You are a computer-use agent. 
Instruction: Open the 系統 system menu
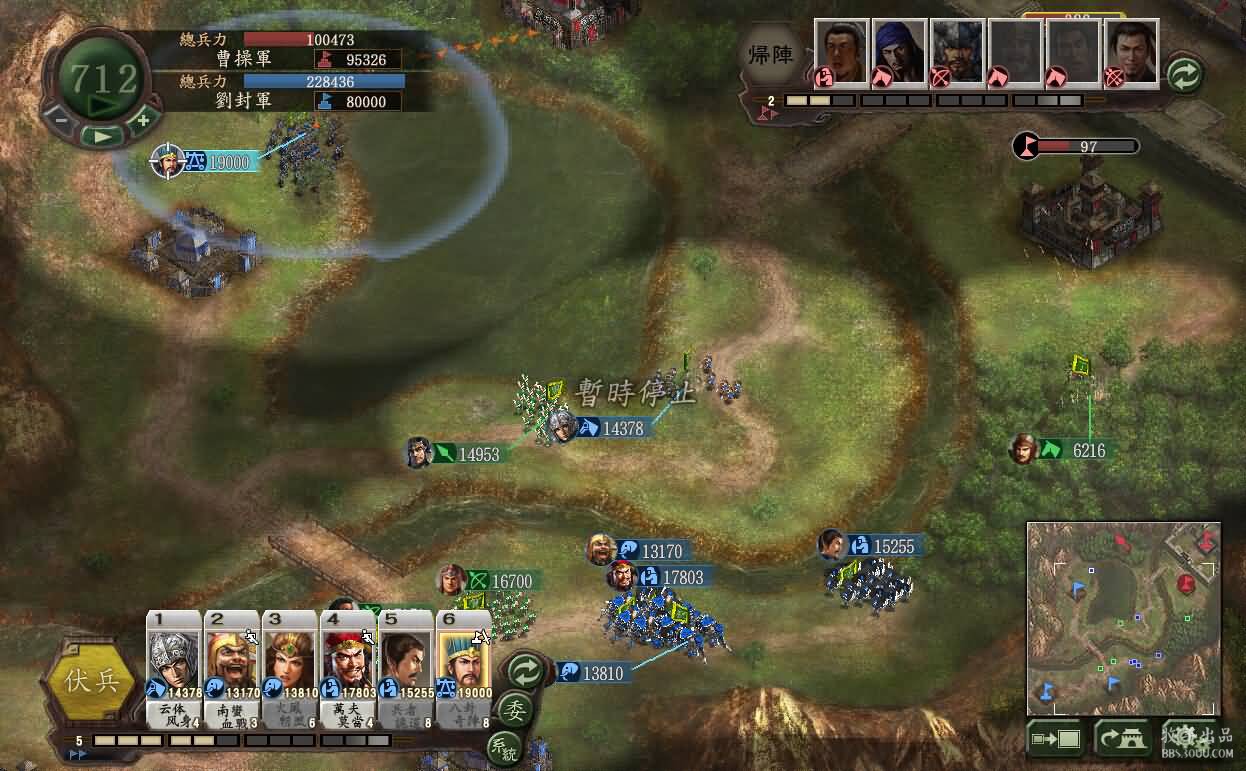tap(504, 747)
